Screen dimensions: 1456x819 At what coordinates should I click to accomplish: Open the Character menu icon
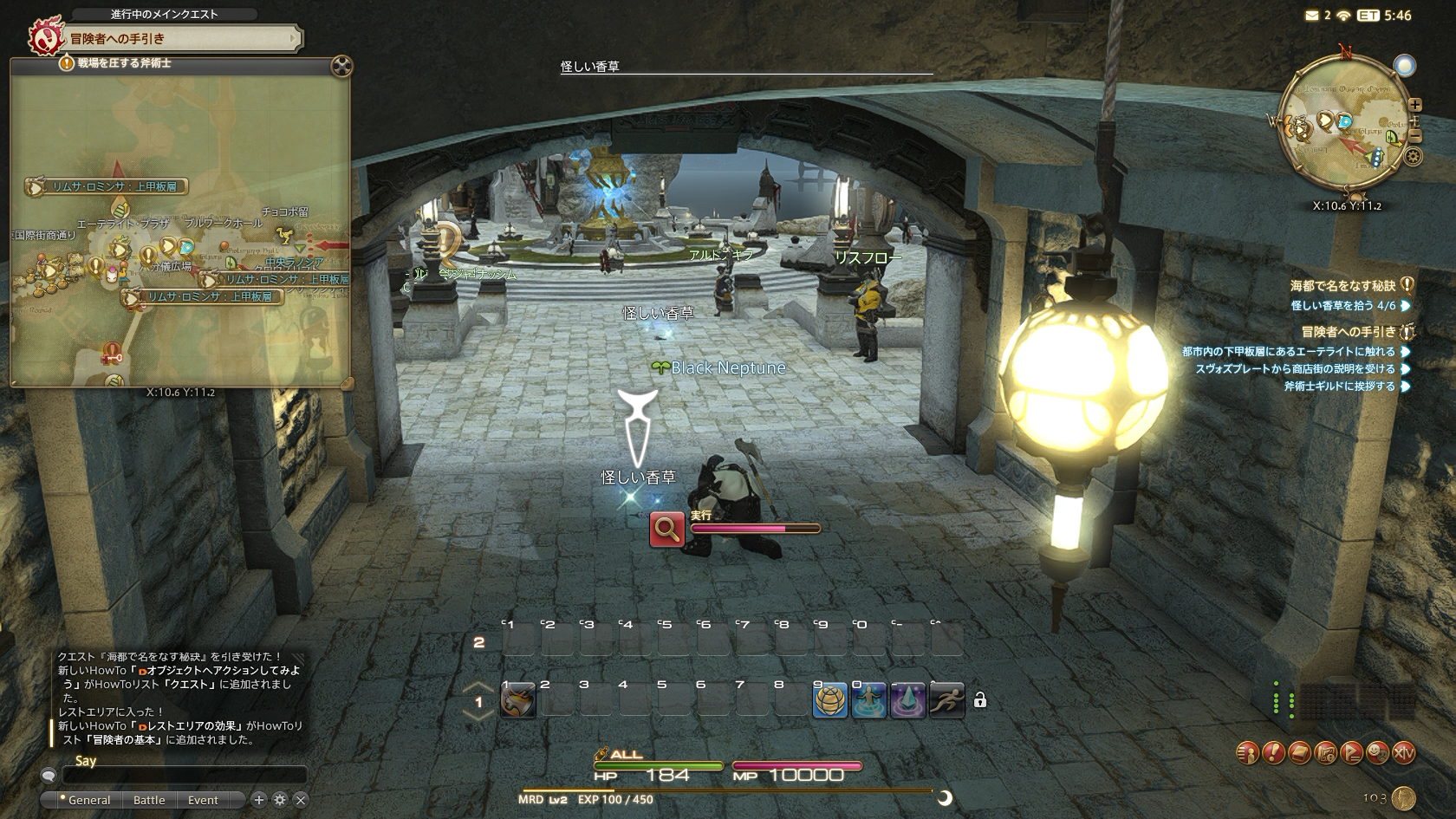pos(1247,753)
